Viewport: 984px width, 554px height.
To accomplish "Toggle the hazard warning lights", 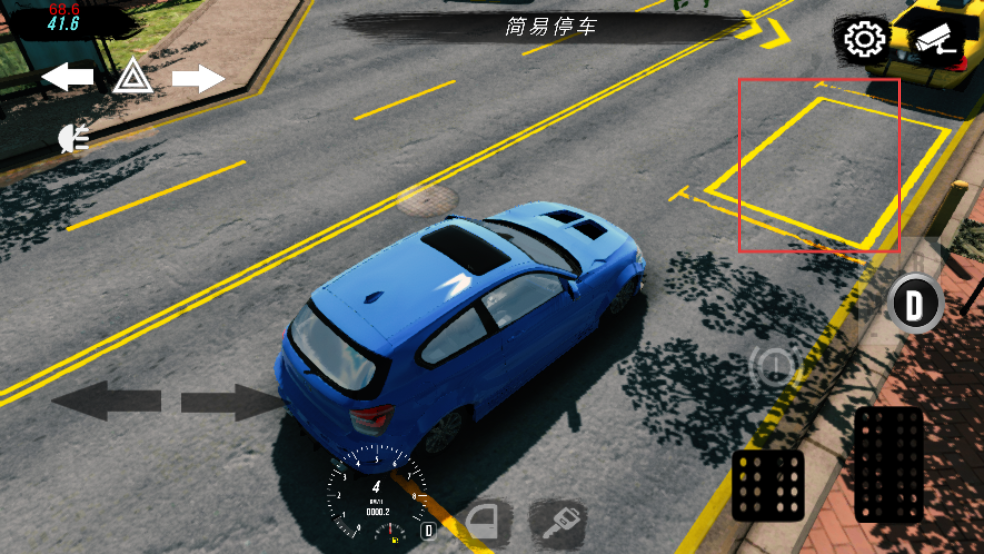I will pos(132,76).
